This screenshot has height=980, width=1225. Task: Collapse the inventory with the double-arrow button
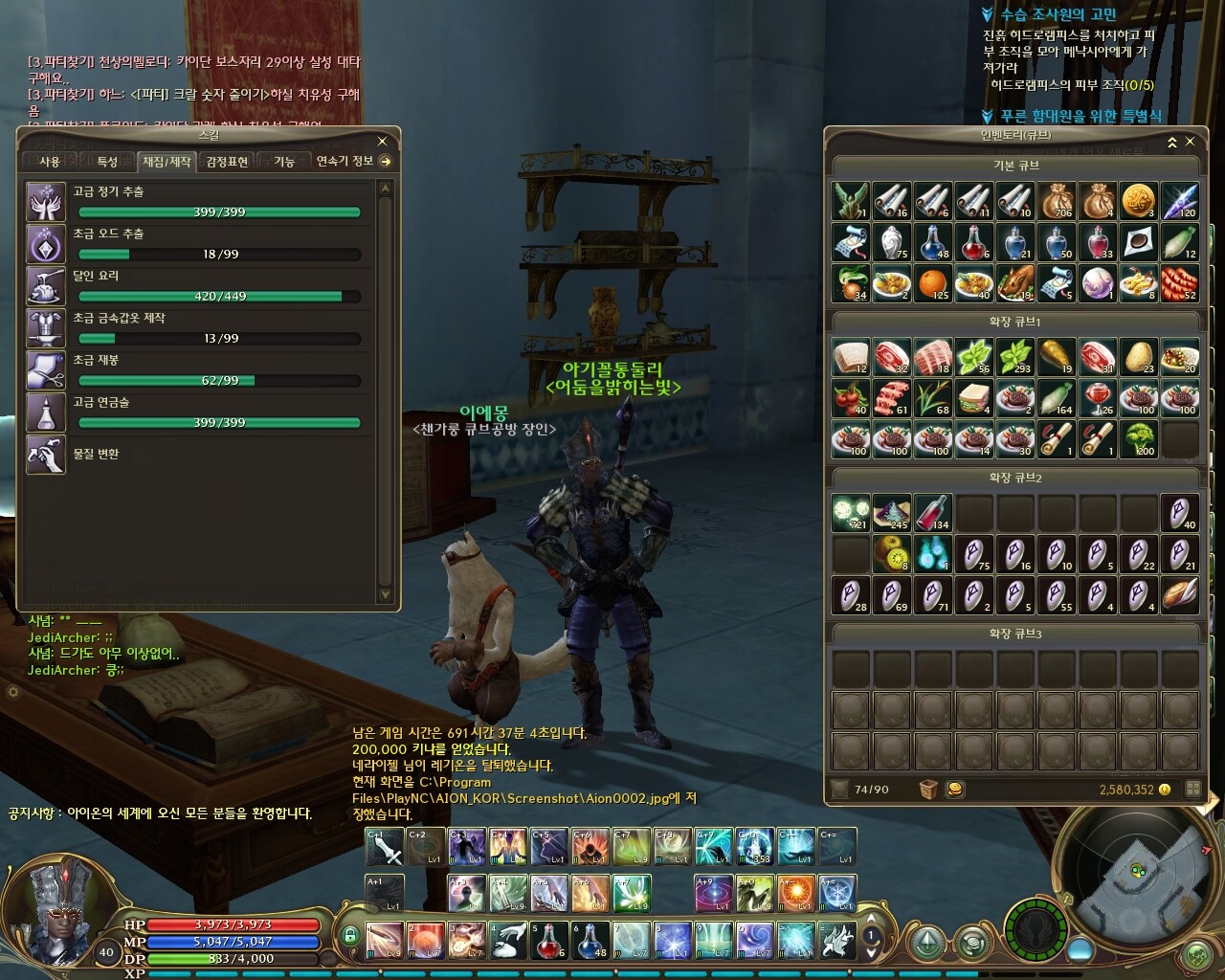tap(1172, 142)
